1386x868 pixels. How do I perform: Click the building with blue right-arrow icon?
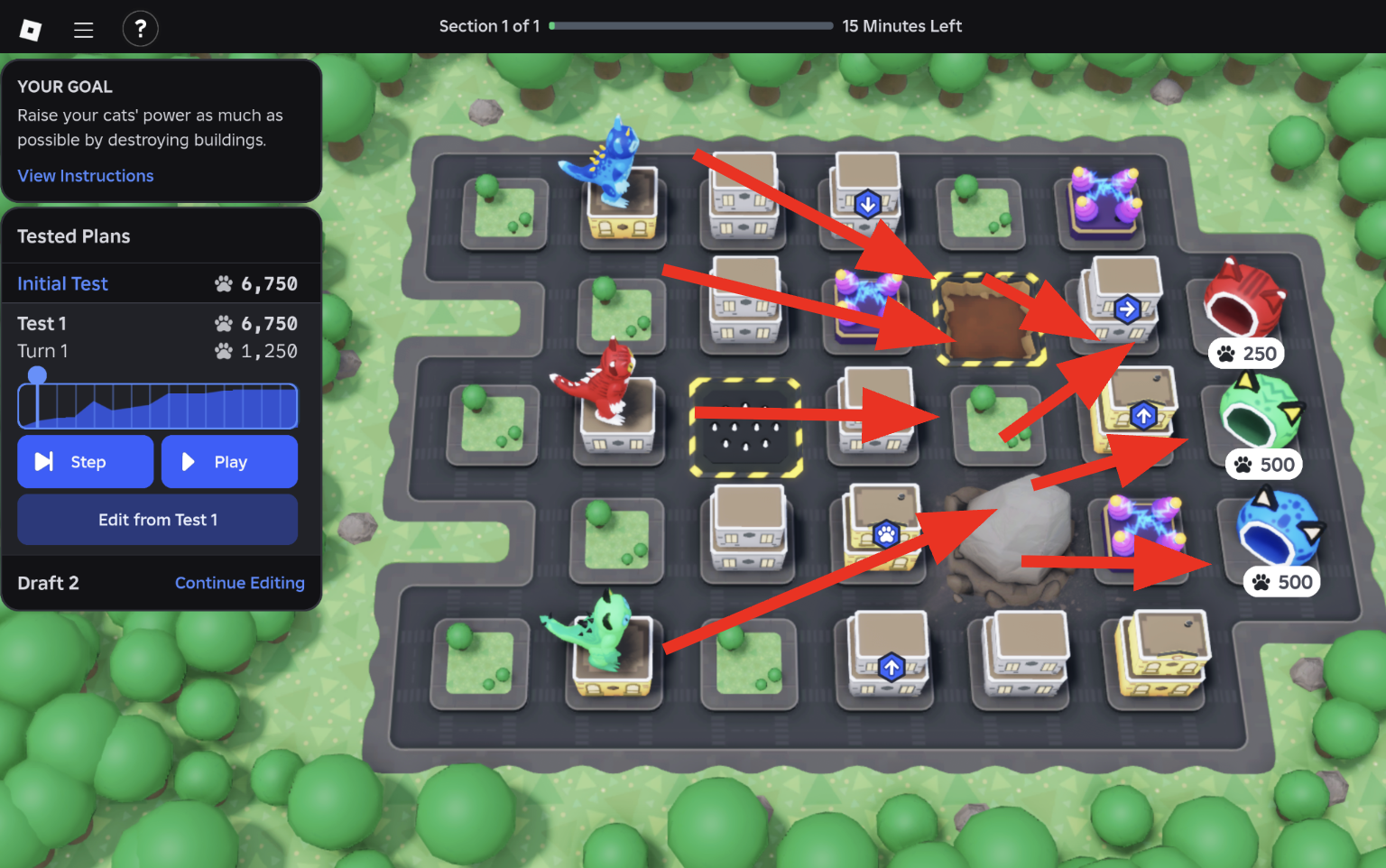pos(1128,308)
